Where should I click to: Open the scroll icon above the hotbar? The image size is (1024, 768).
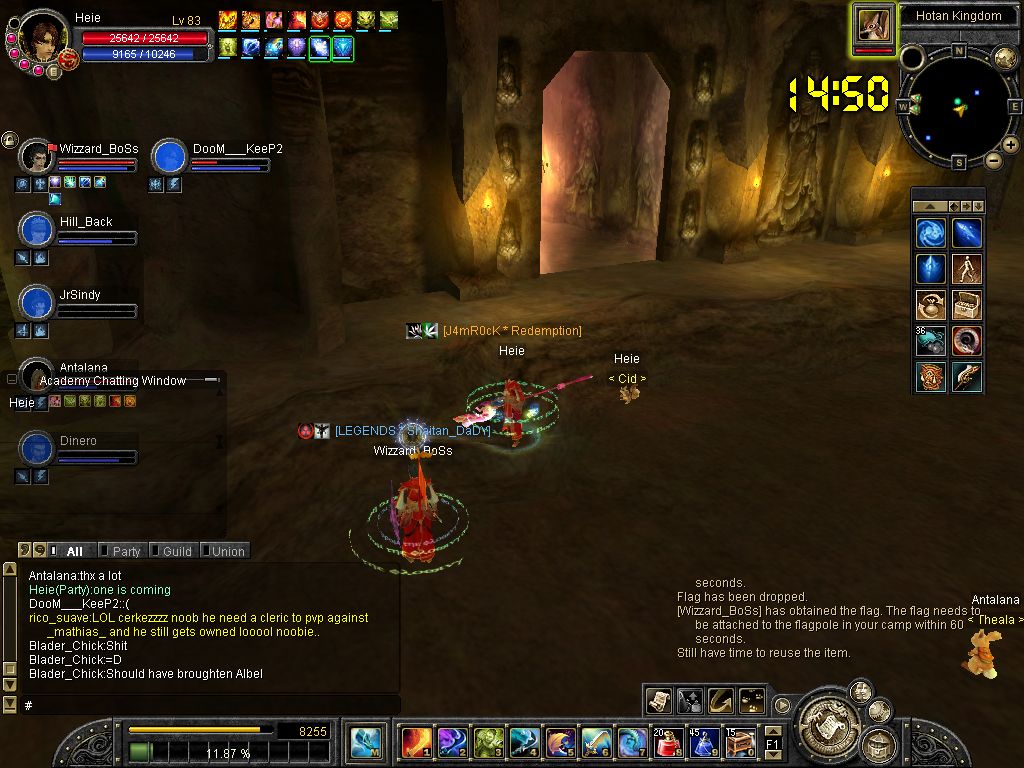658,701
